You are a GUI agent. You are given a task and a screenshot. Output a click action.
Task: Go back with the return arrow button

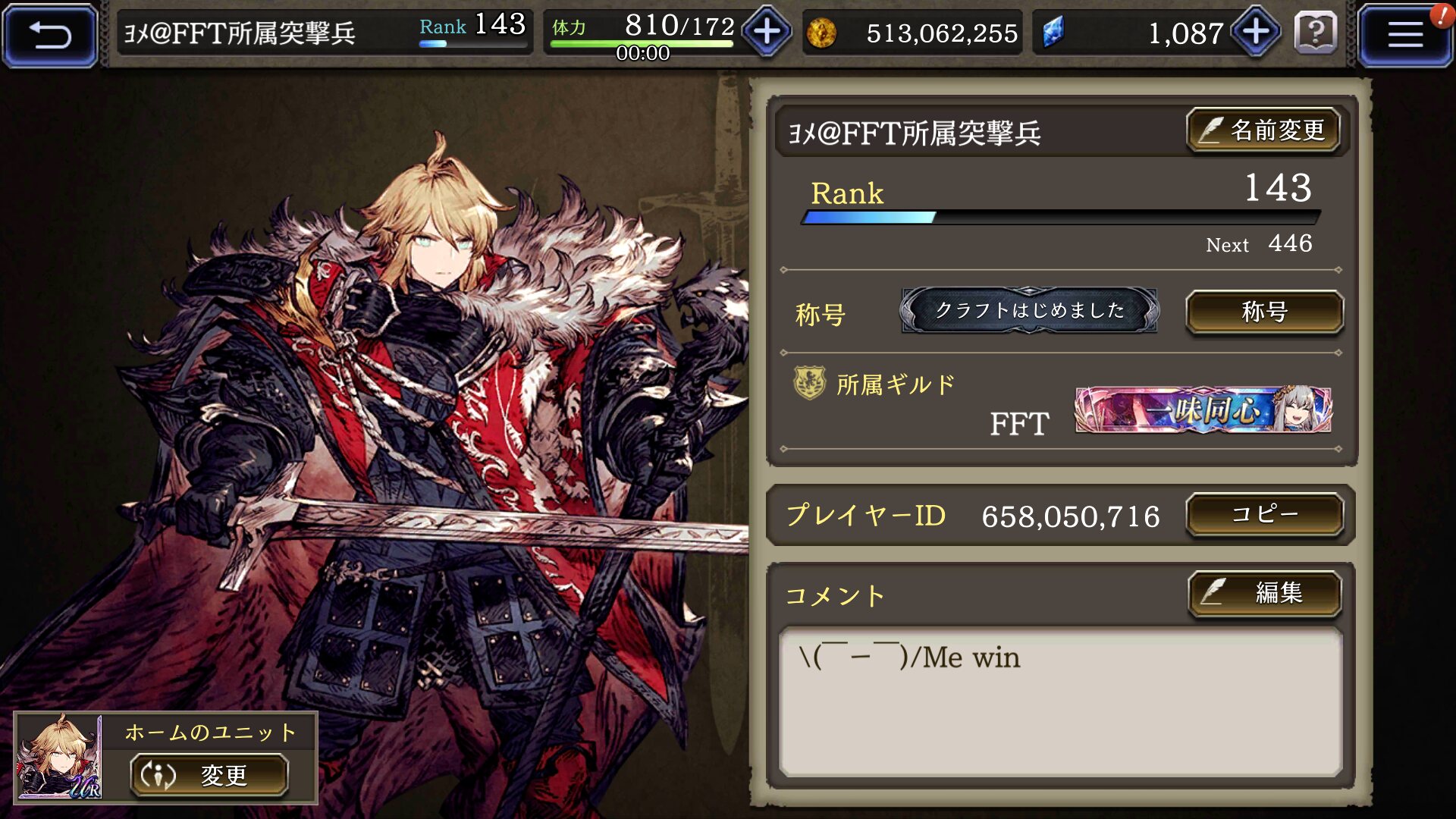click(50, 35)
